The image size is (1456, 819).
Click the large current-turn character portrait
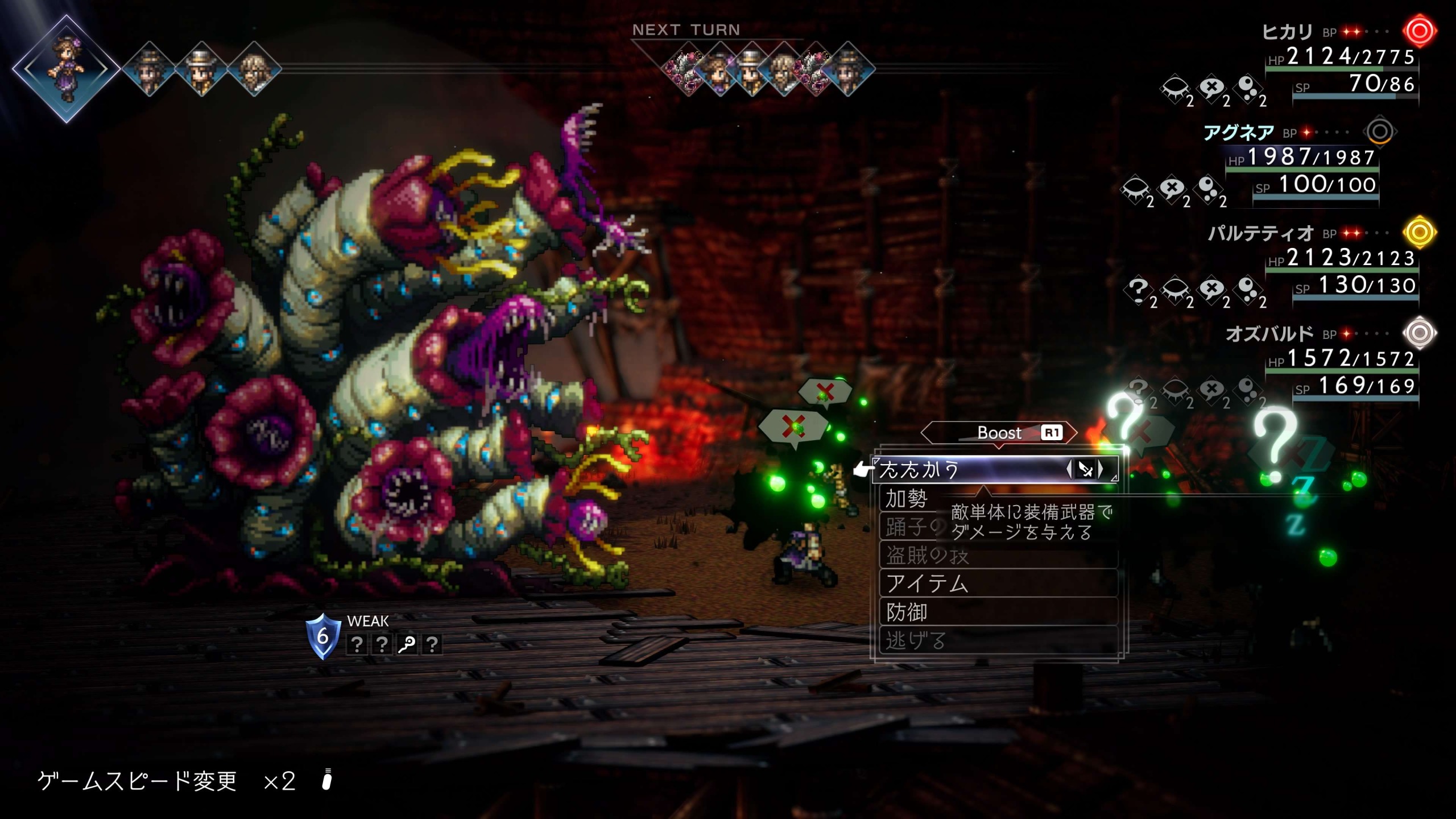pyautogui.click(x=67, y=69)
